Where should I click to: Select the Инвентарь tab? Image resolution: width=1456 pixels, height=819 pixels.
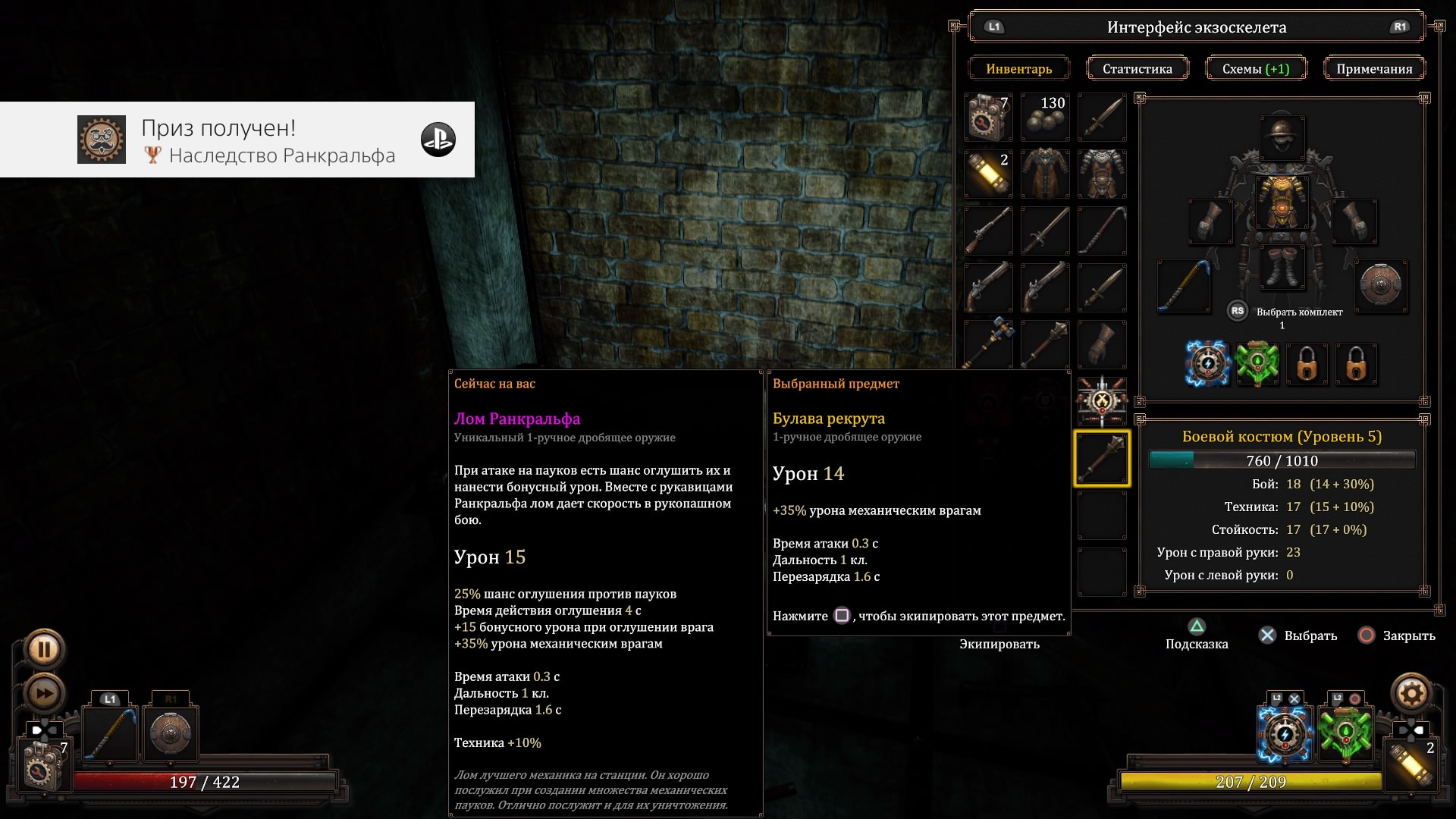(1018, 69)
